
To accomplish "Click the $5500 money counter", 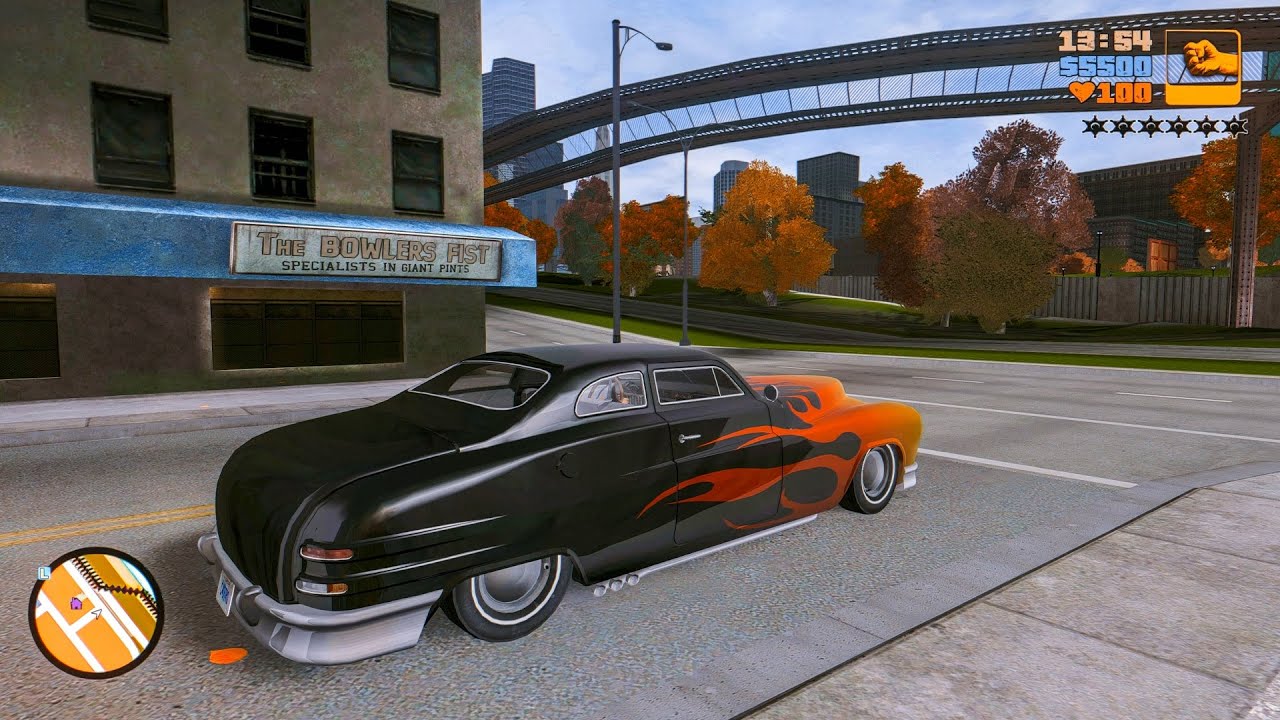I will click(x=1105, y=67).
